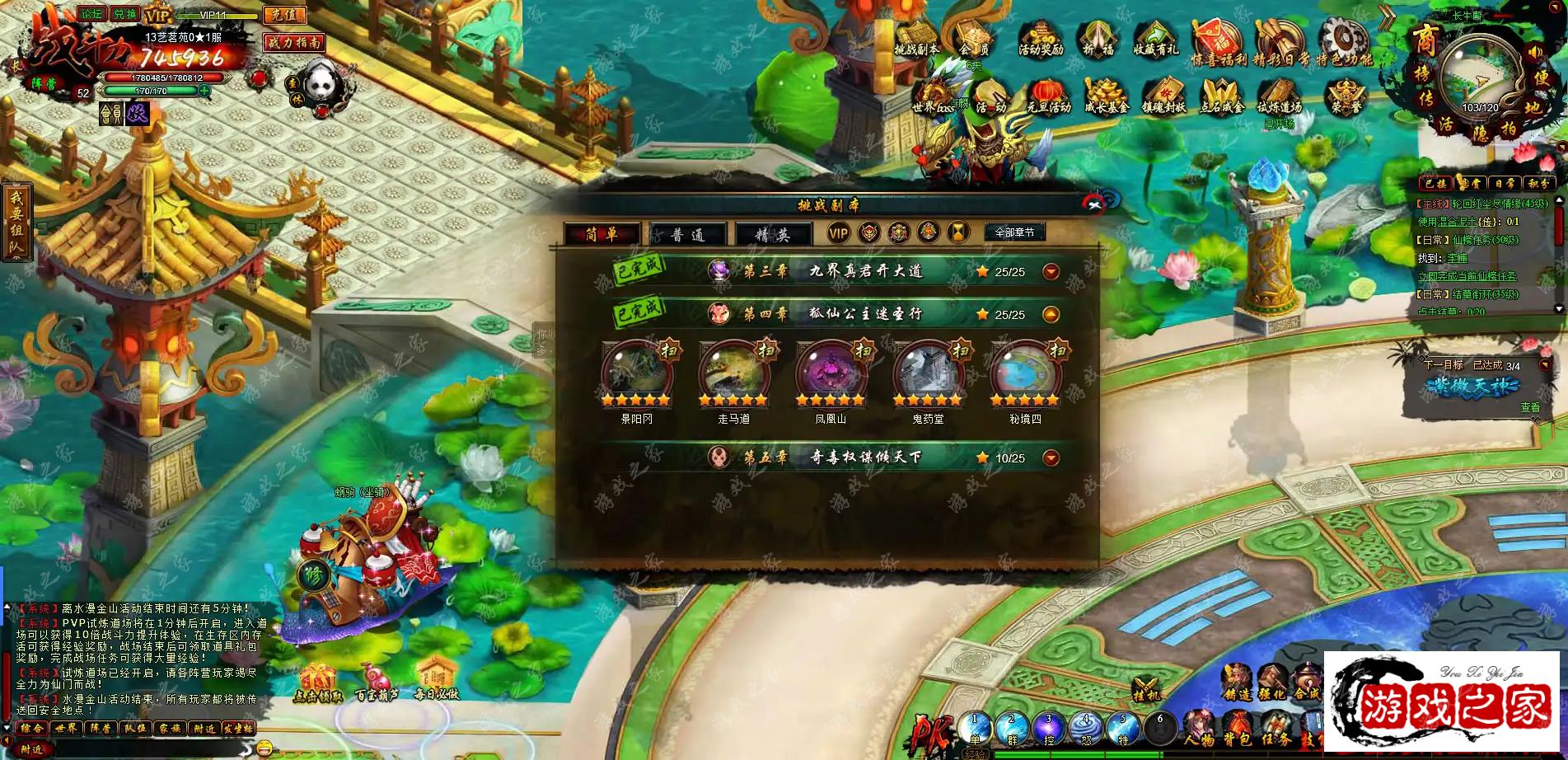Switch chat to the 世界 channel
The height and width of the screenshot is (760, 1568).
click(x=66, y=729)
